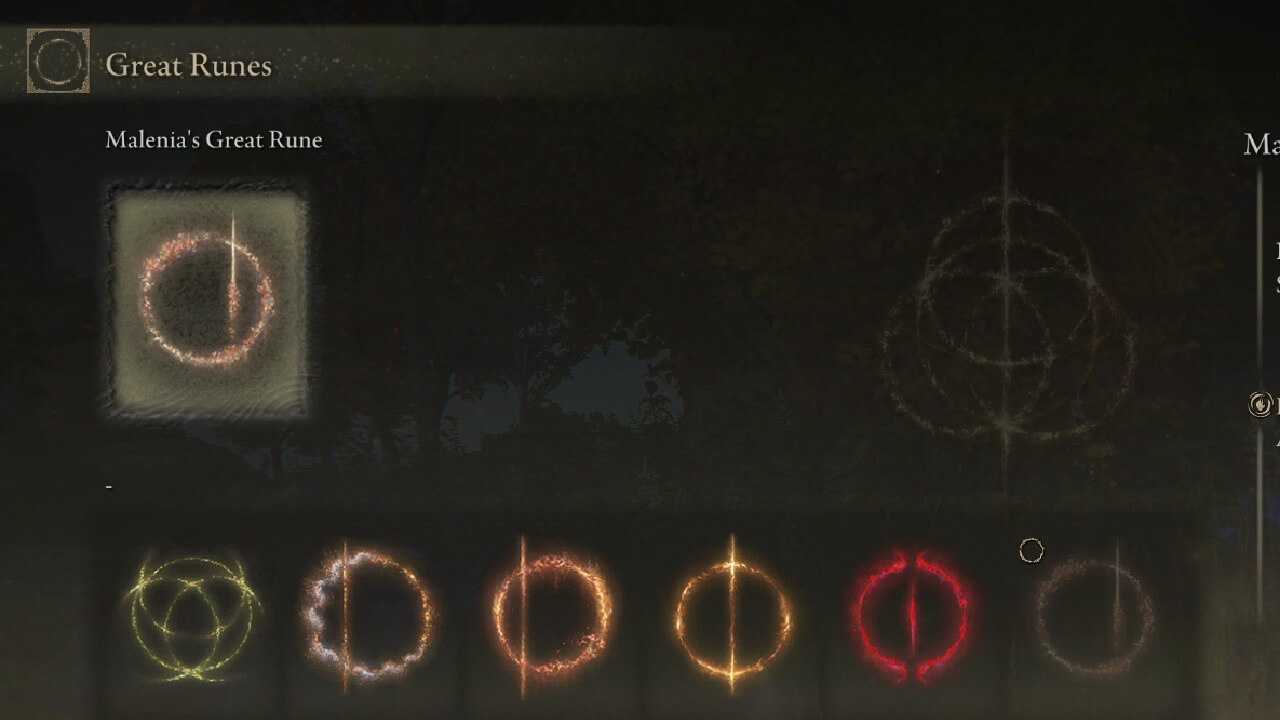Open the Great Runes menu title
Viewport: 1280px width, 720px height.
pos(187,65)
